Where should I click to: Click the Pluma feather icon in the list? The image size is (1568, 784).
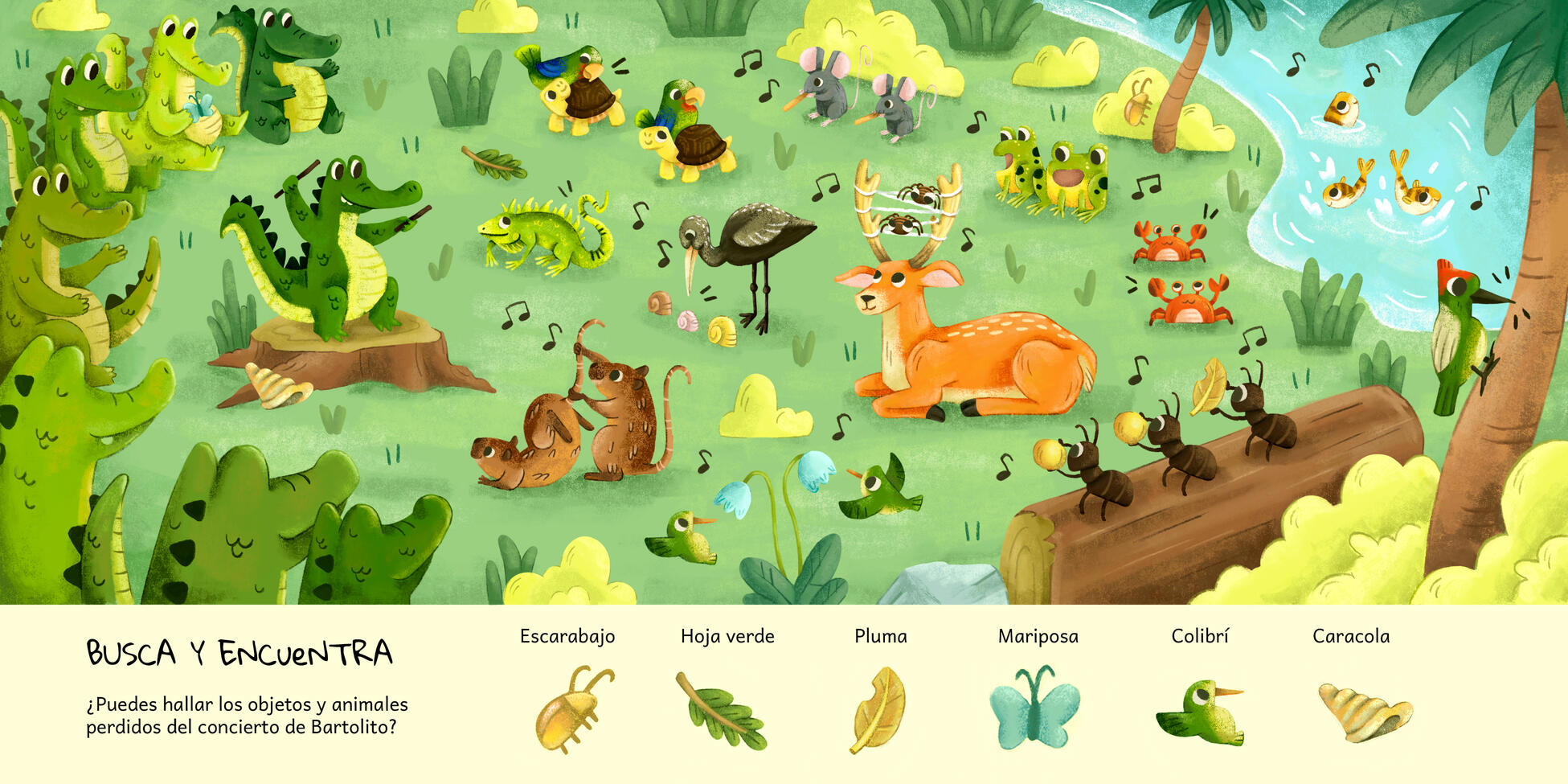[878, 709]
